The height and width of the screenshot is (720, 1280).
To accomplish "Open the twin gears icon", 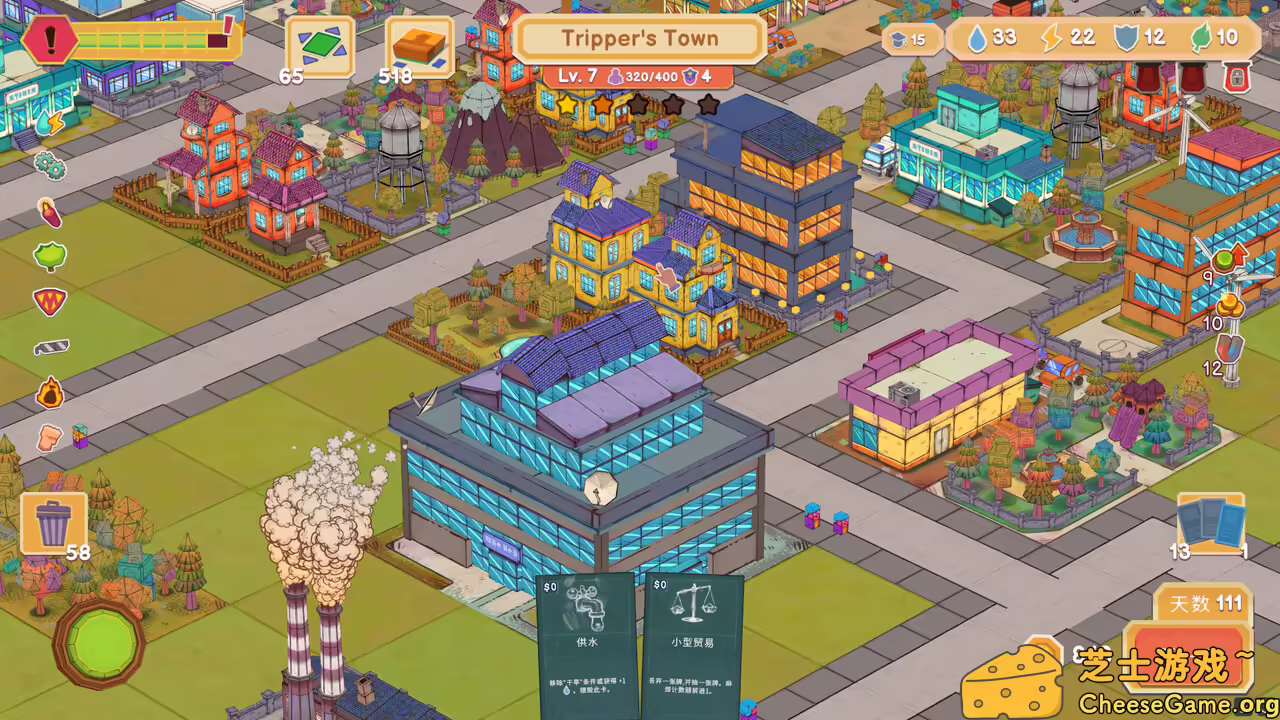I will (49, 165).
